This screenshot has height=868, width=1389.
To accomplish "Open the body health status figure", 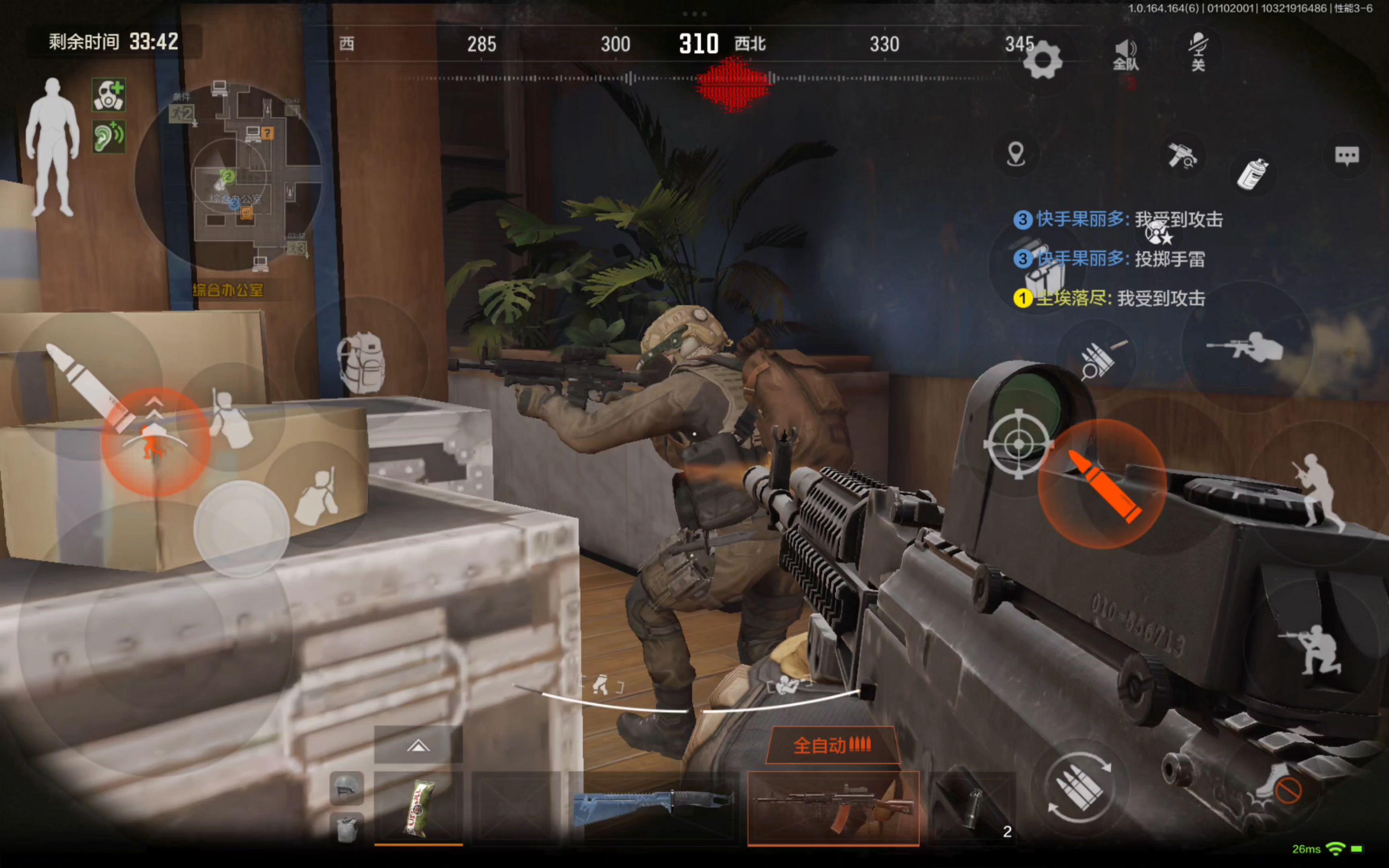I will click(52, 147).
